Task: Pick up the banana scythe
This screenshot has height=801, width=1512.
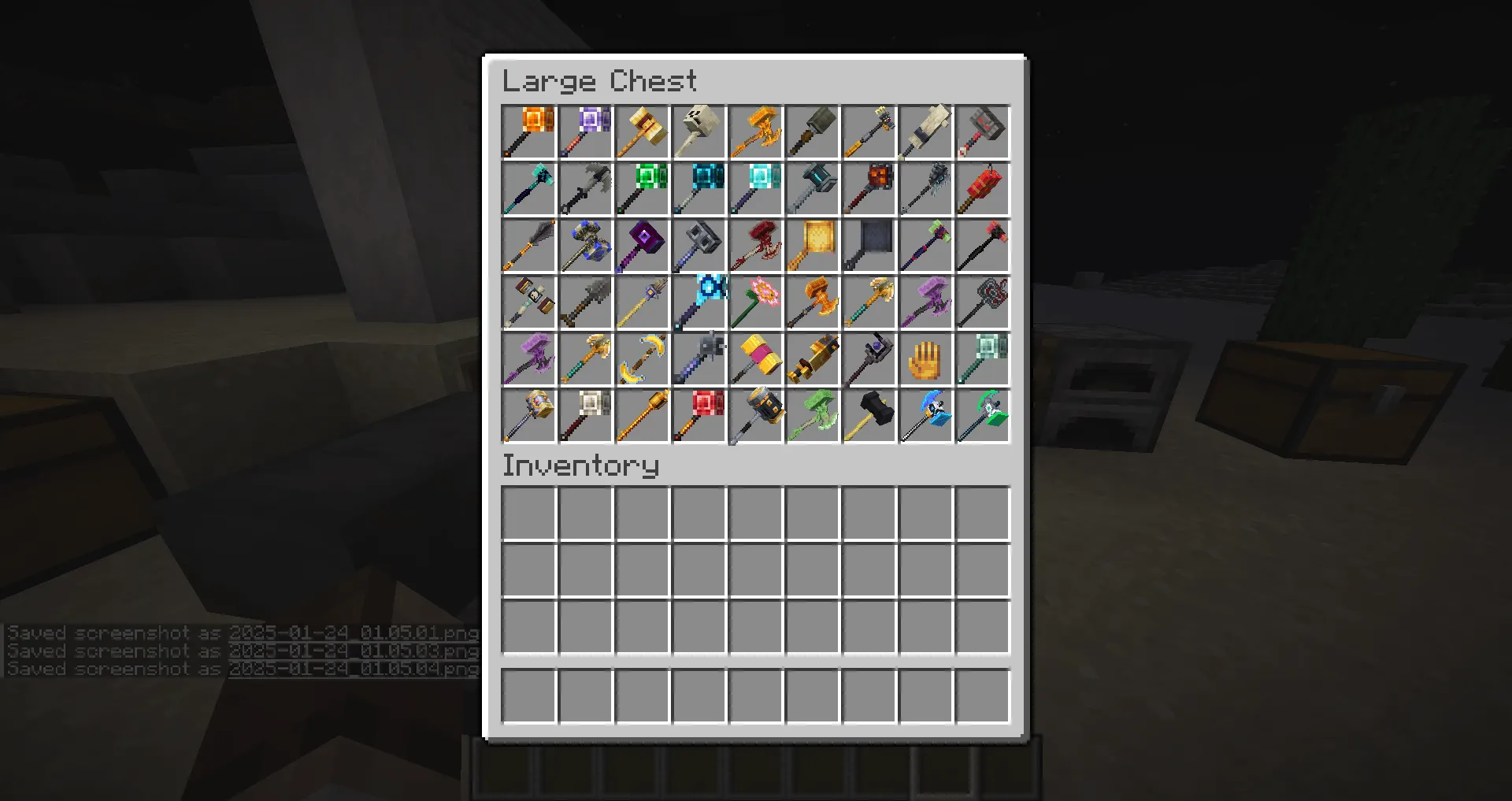Action: point(641,358)
